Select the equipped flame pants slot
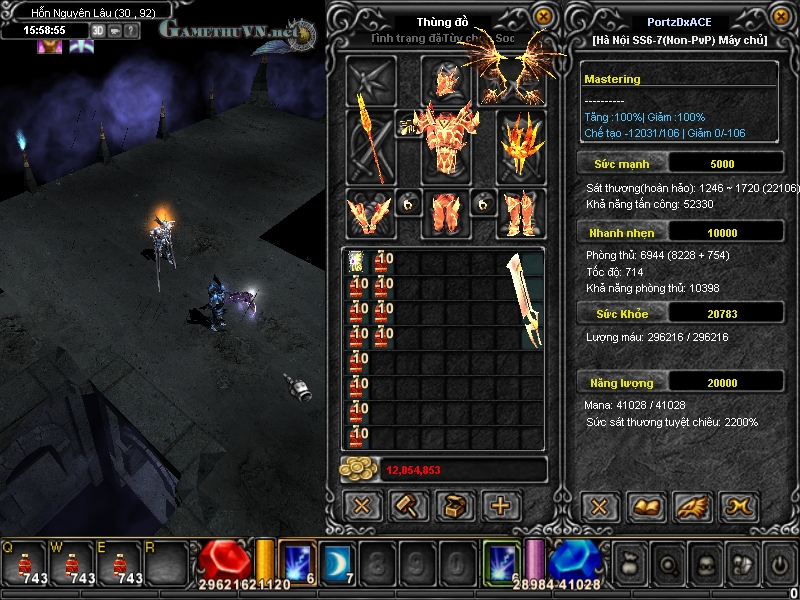This screenshot has width=800, height=600. [445, 213]
